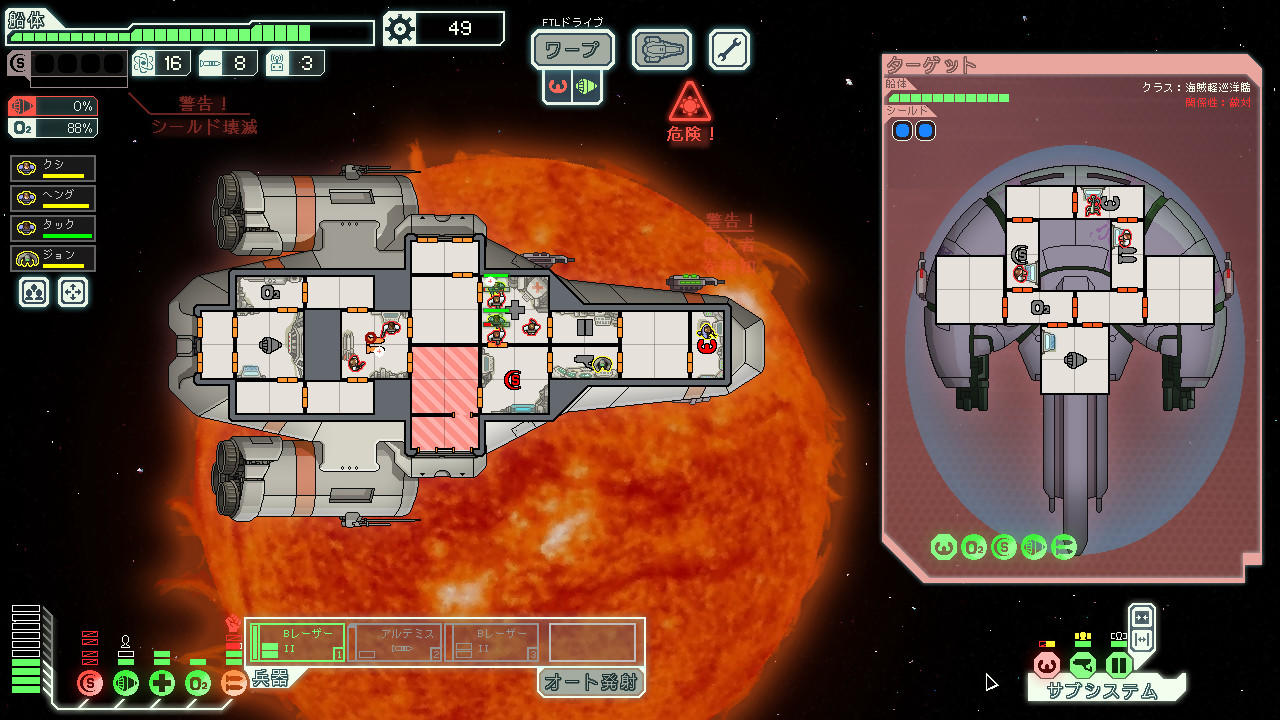Target the enemy ship's shields system icon
1280x720 pixels.
[1005, 547]
